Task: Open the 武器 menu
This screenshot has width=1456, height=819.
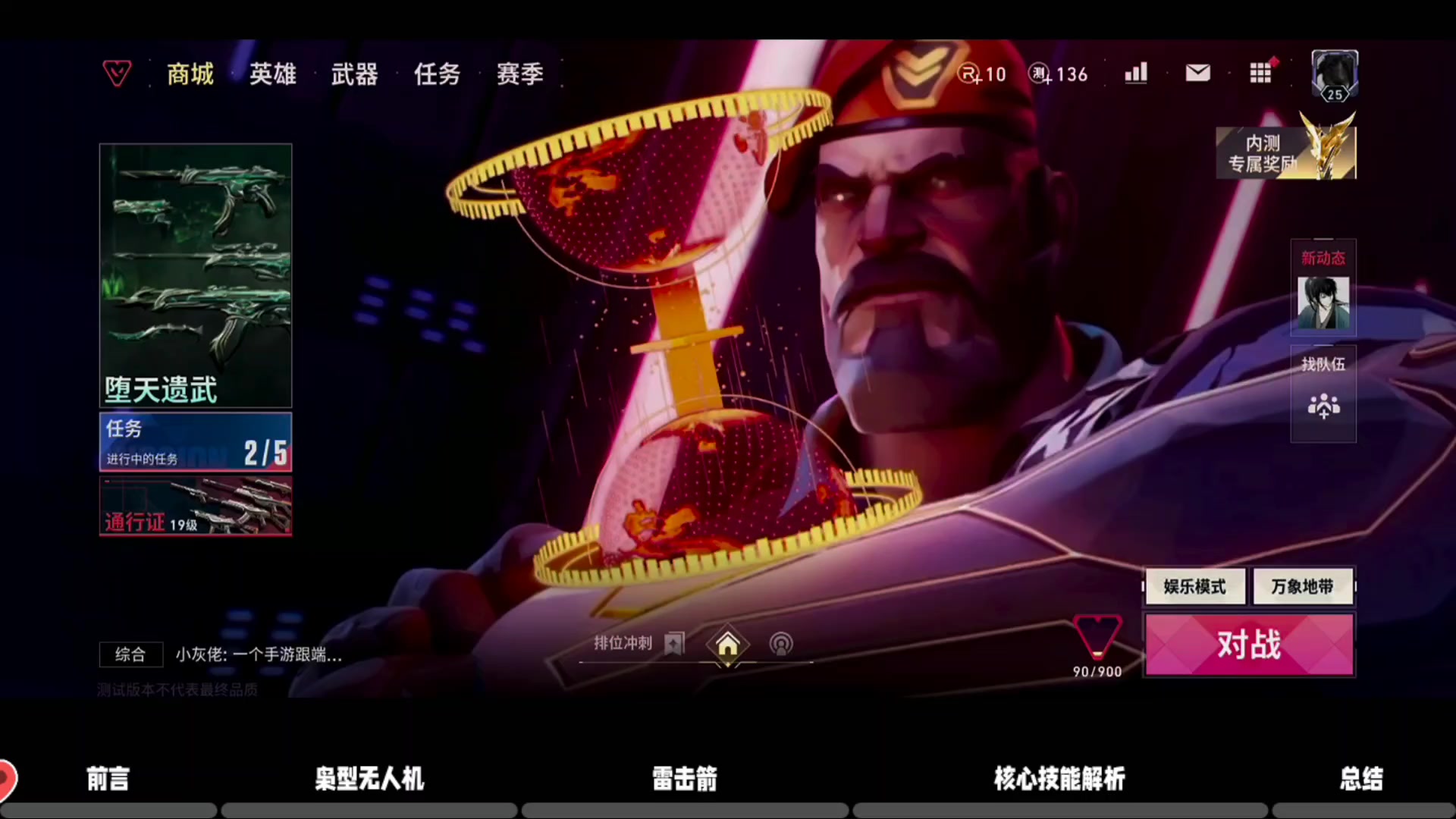Action: pyautogui.click(x=354, y=74)
